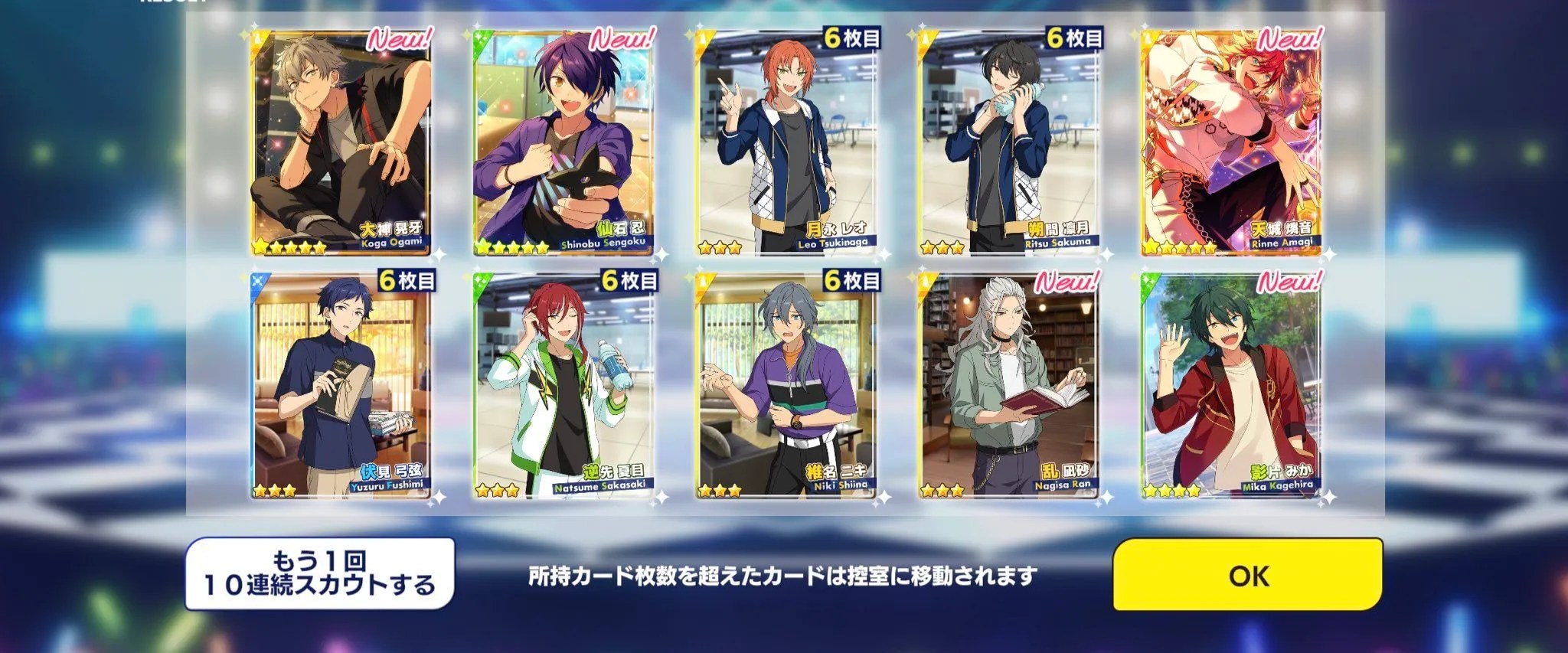This screenshot has width=1568, height=653.
Task: Choose the Ritsu Sakuma card
Action: coord(1009,143)
